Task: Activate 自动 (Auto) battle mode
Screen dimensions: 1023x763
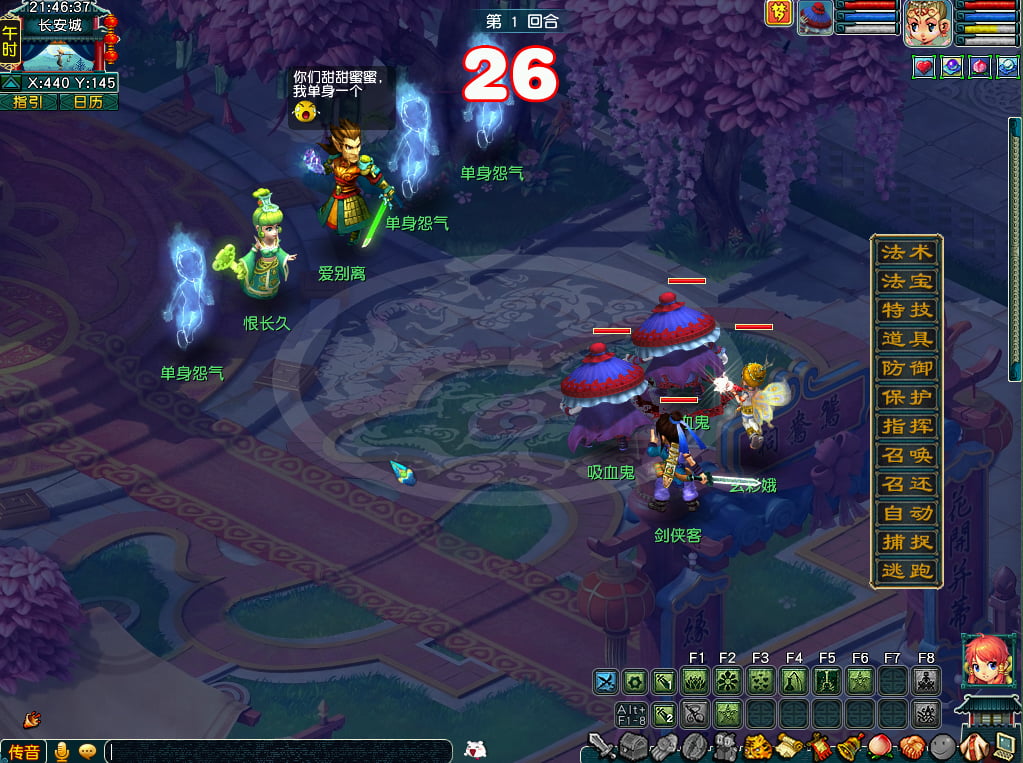Action: coord(906,513)
